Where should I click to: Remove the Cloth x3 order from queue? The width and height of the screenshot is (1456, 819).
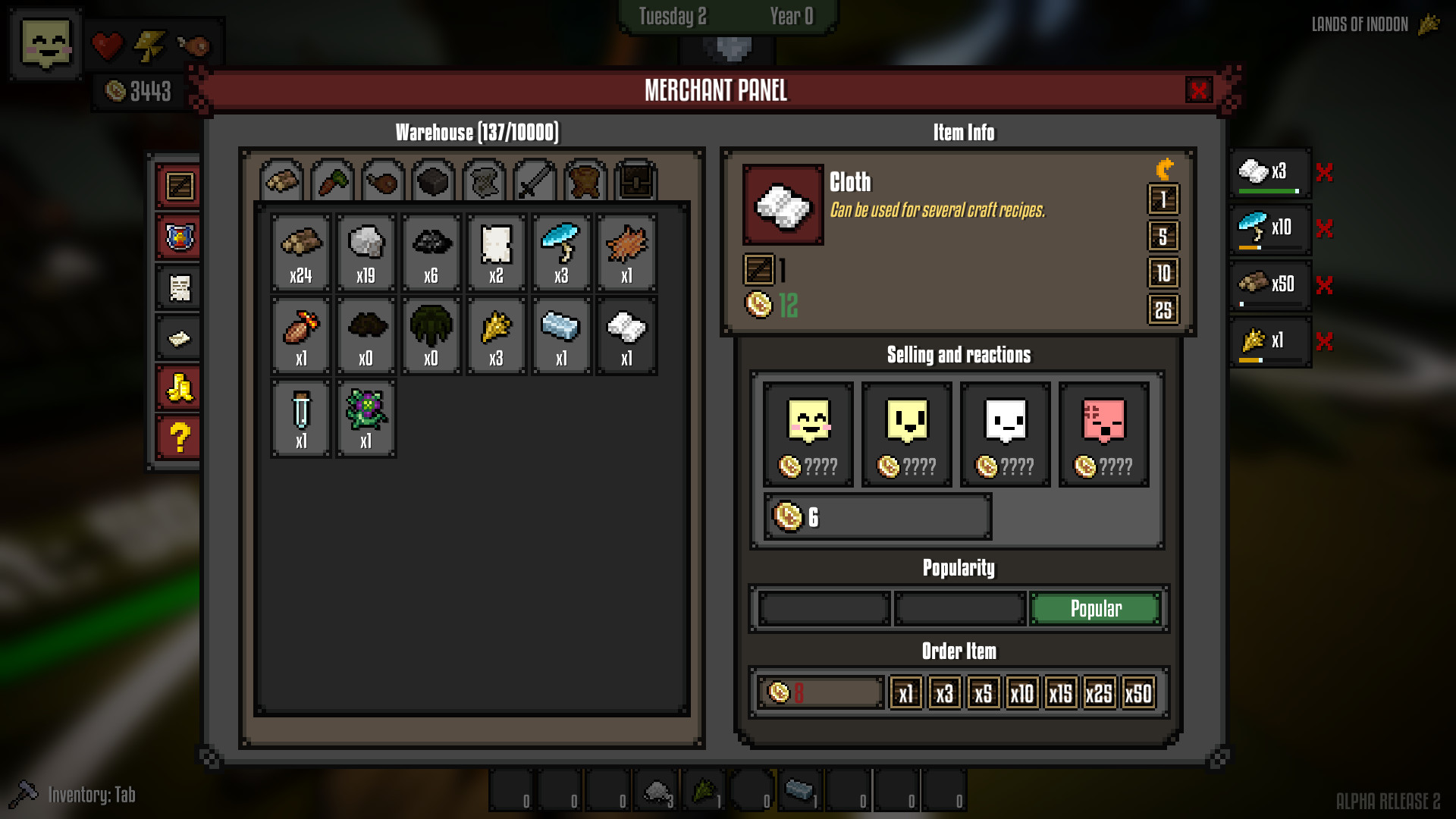(x=1324, y=173)
